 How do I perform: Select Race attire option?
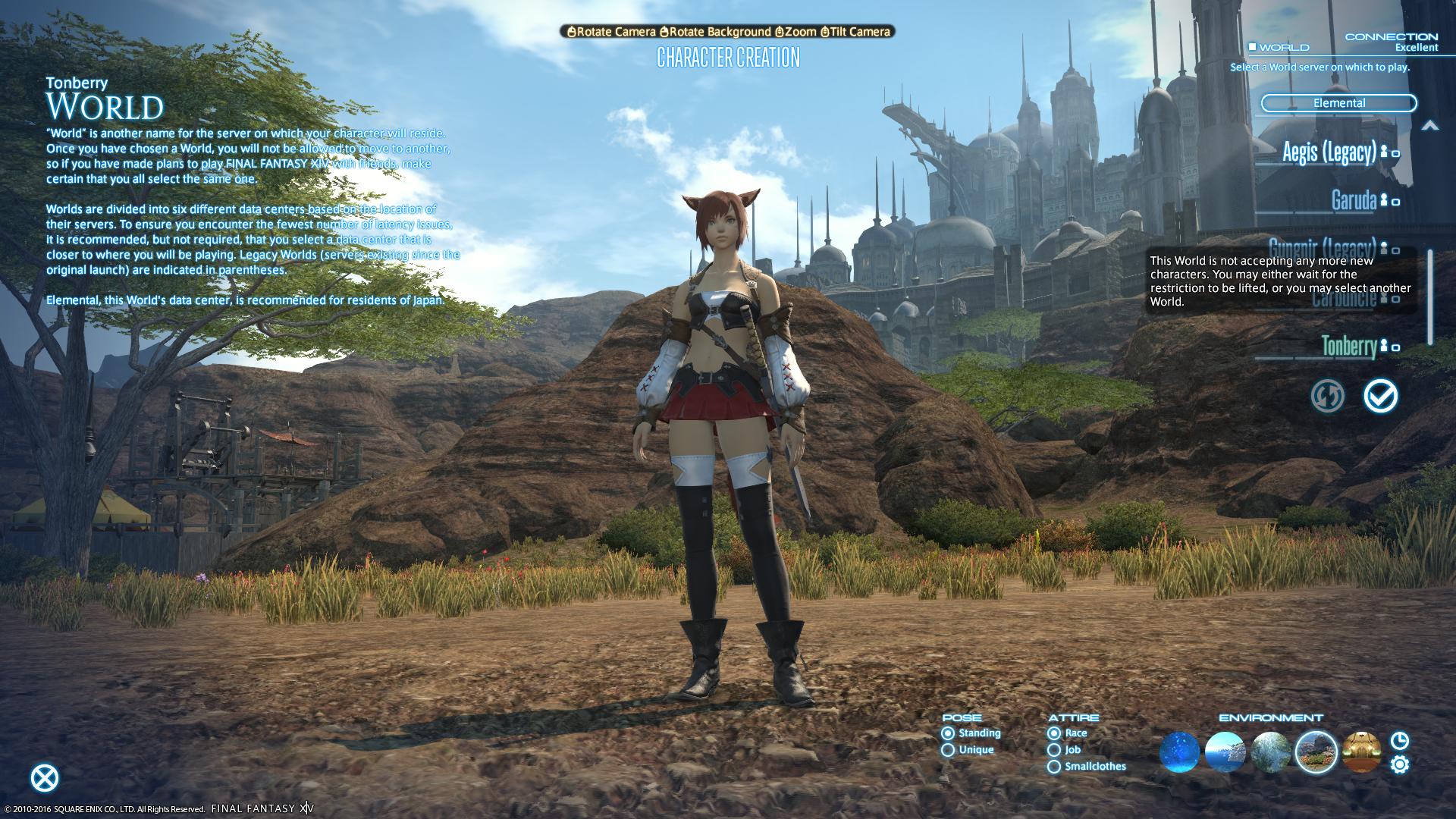click(1054, 733)
